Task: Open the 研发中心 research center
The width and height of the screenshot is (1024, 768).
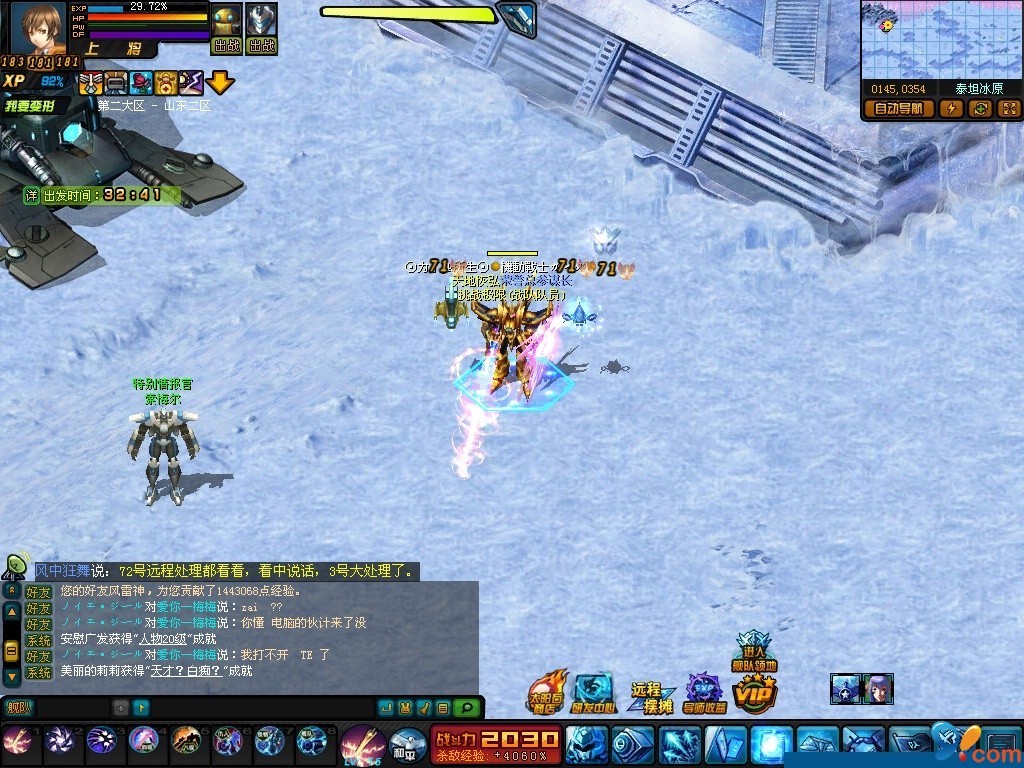Action: pos(596,693)
